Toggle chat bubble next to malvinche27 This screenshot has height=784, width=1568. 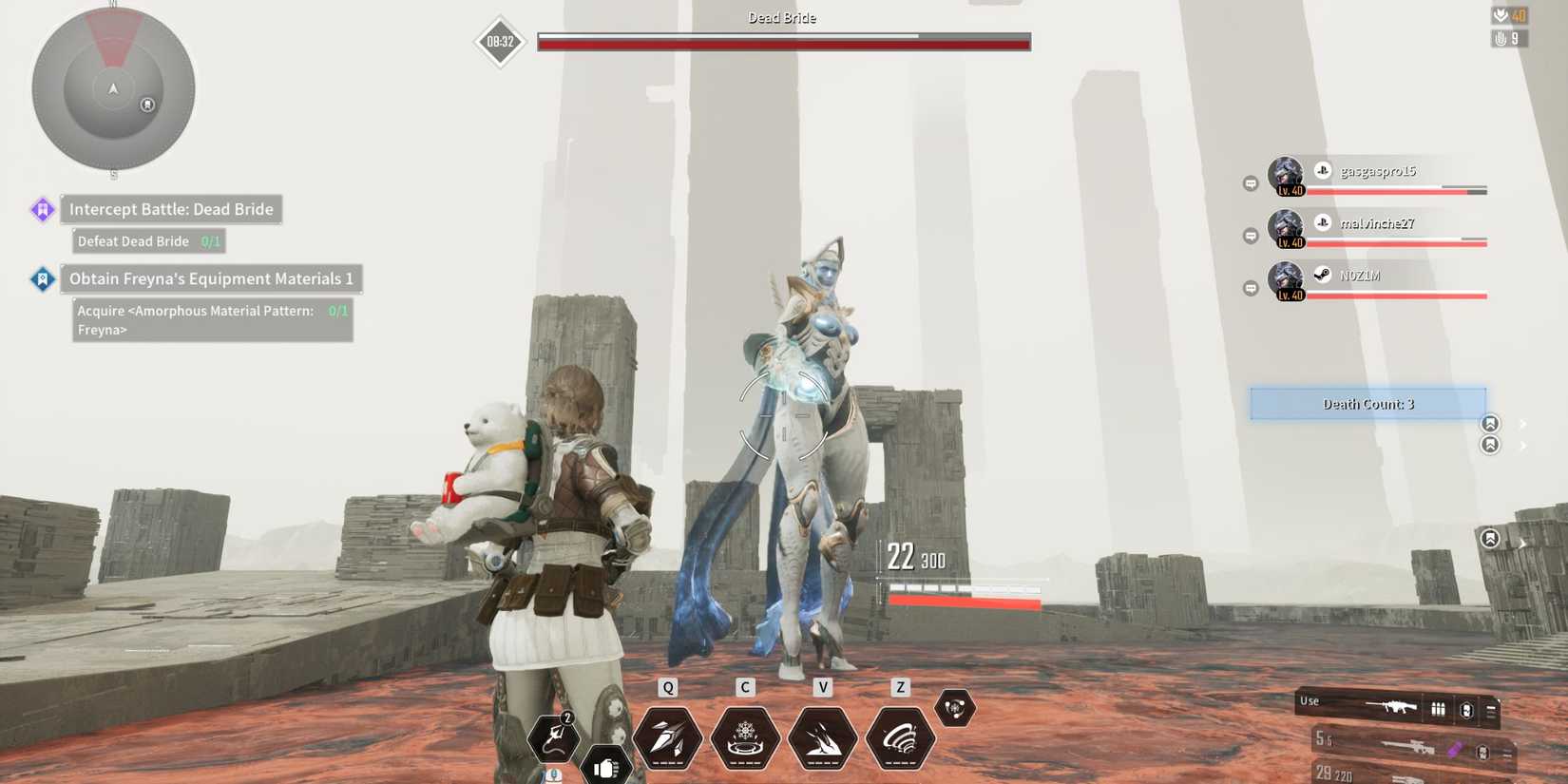(x=1250, y=234)
